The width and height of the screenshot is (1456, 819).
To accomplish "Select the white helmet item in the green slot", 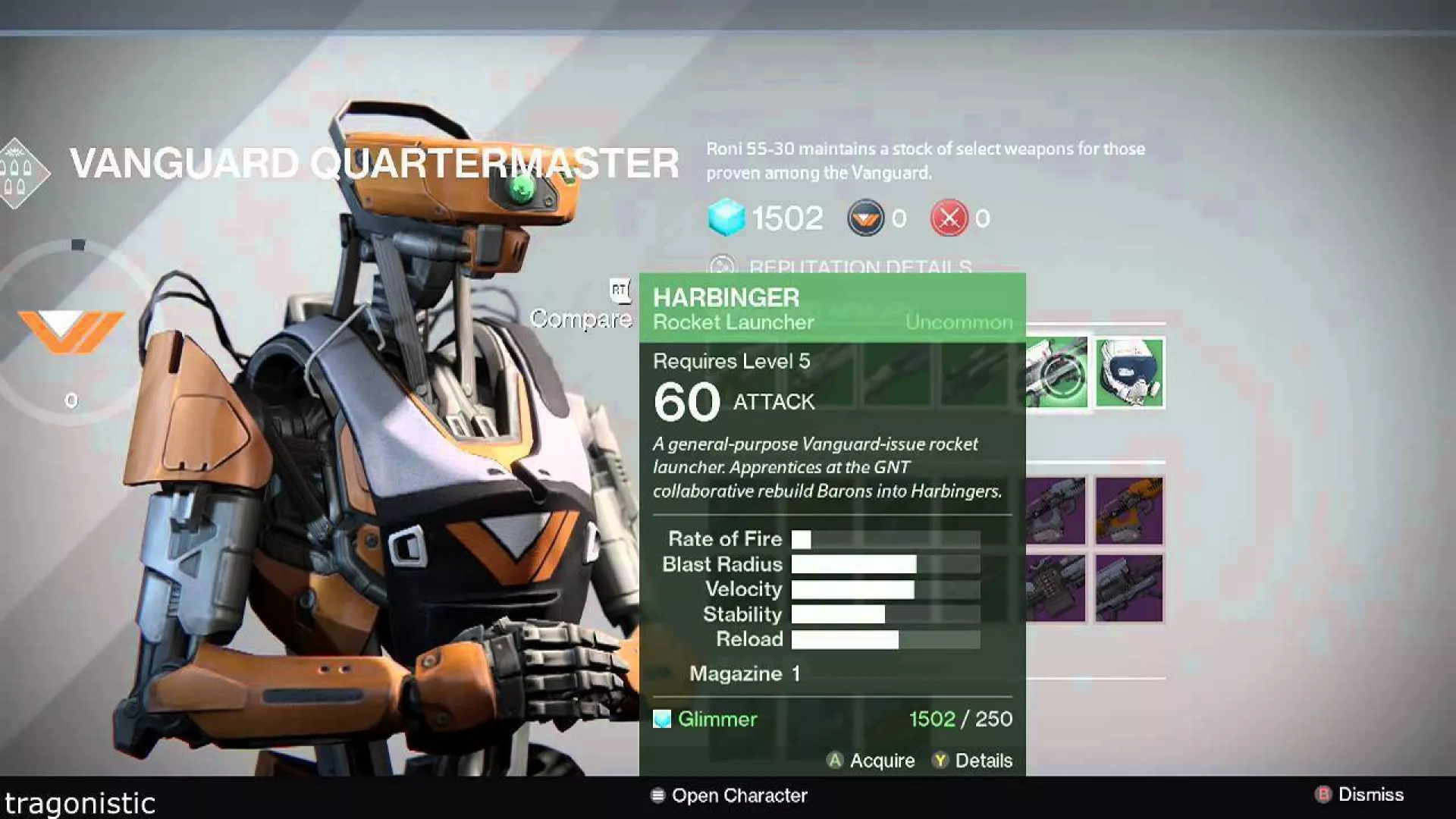I will coord(1129,373).
